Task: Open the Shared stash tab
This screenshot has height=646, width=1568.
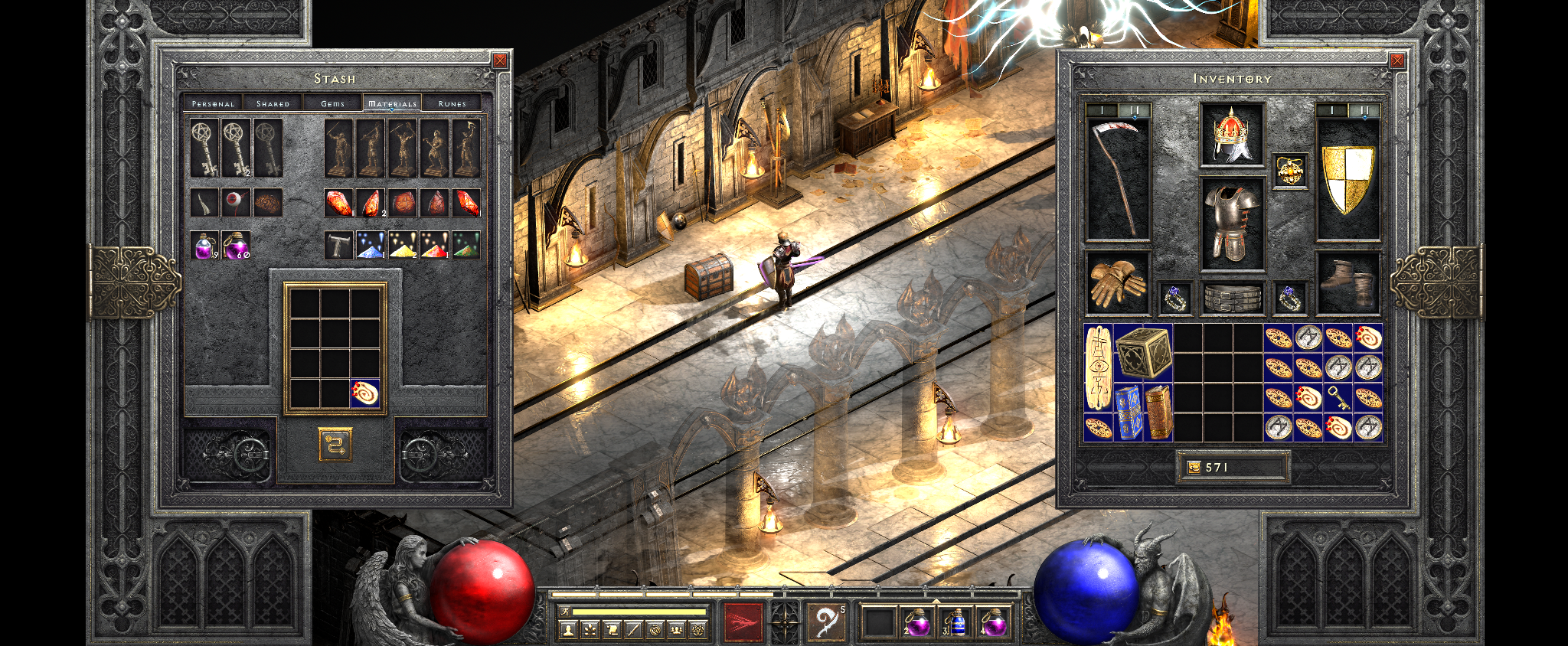Action: point(273,103)
